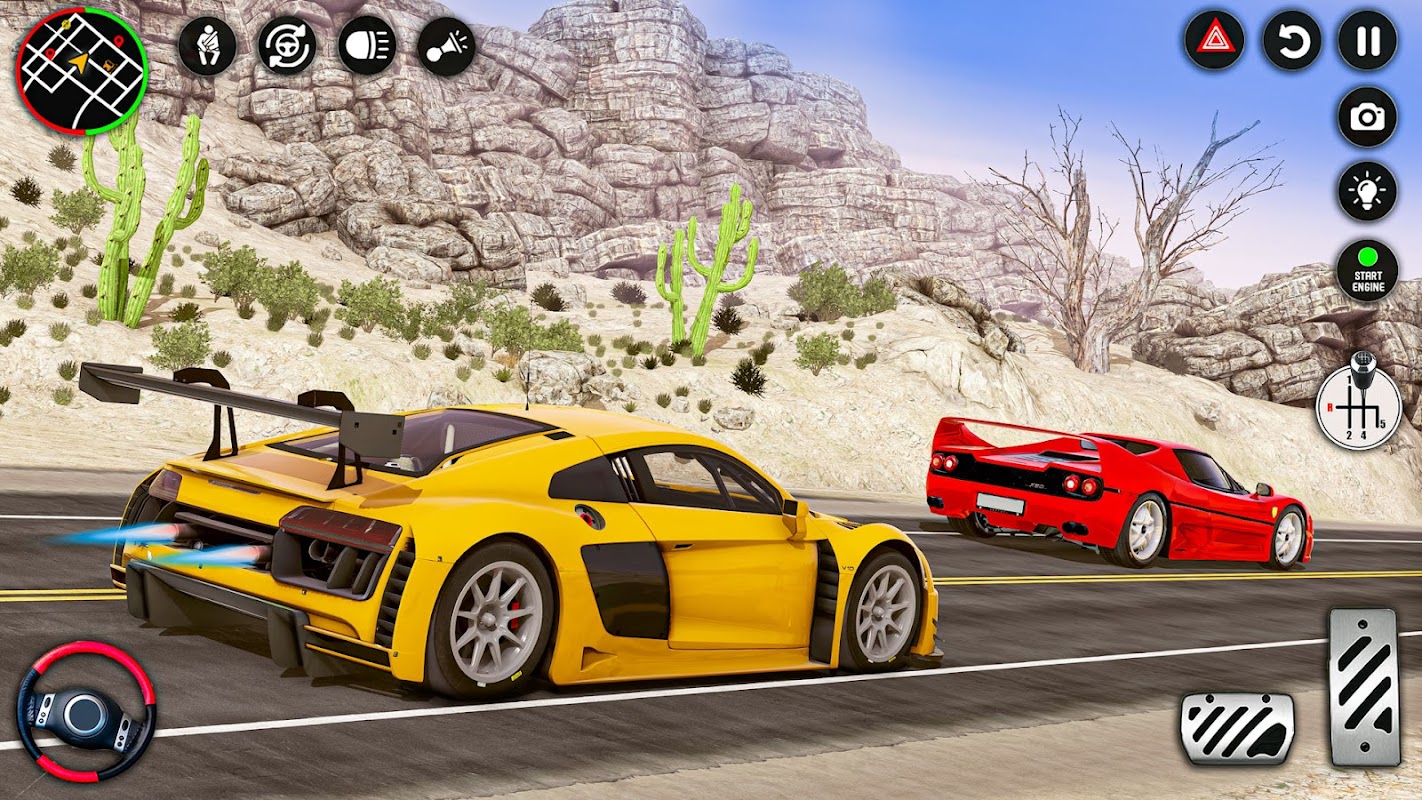
Task: Fasten the seatbelt icon button
Action: 207,46
